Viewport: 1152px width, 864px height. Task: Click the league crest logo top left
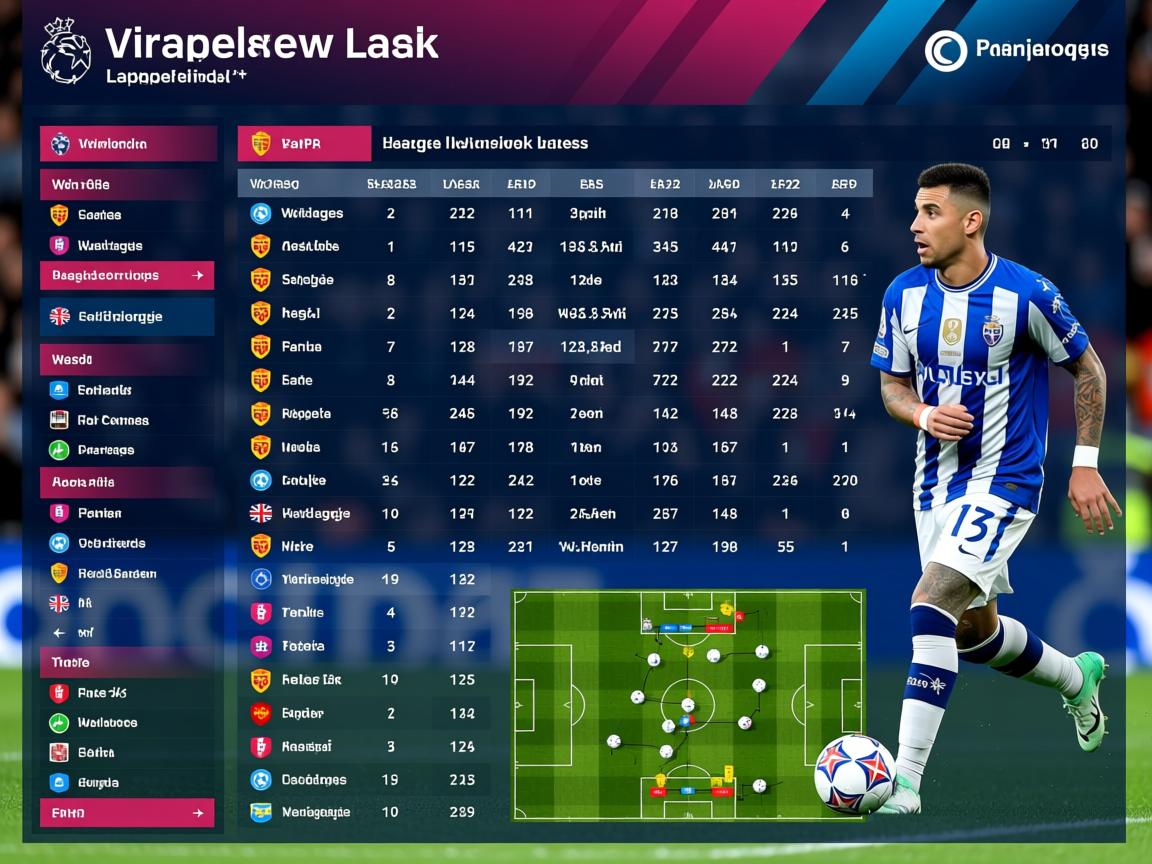pyautogui.click(x=66, y=51)
